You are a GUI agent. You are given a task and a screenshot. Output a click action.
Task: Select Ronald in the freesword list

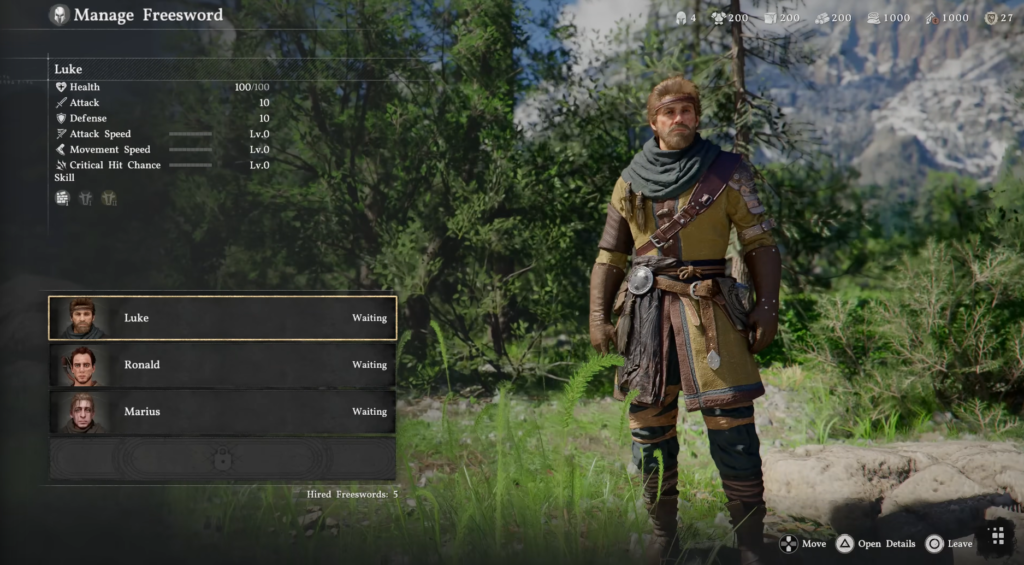coord(222,365)
